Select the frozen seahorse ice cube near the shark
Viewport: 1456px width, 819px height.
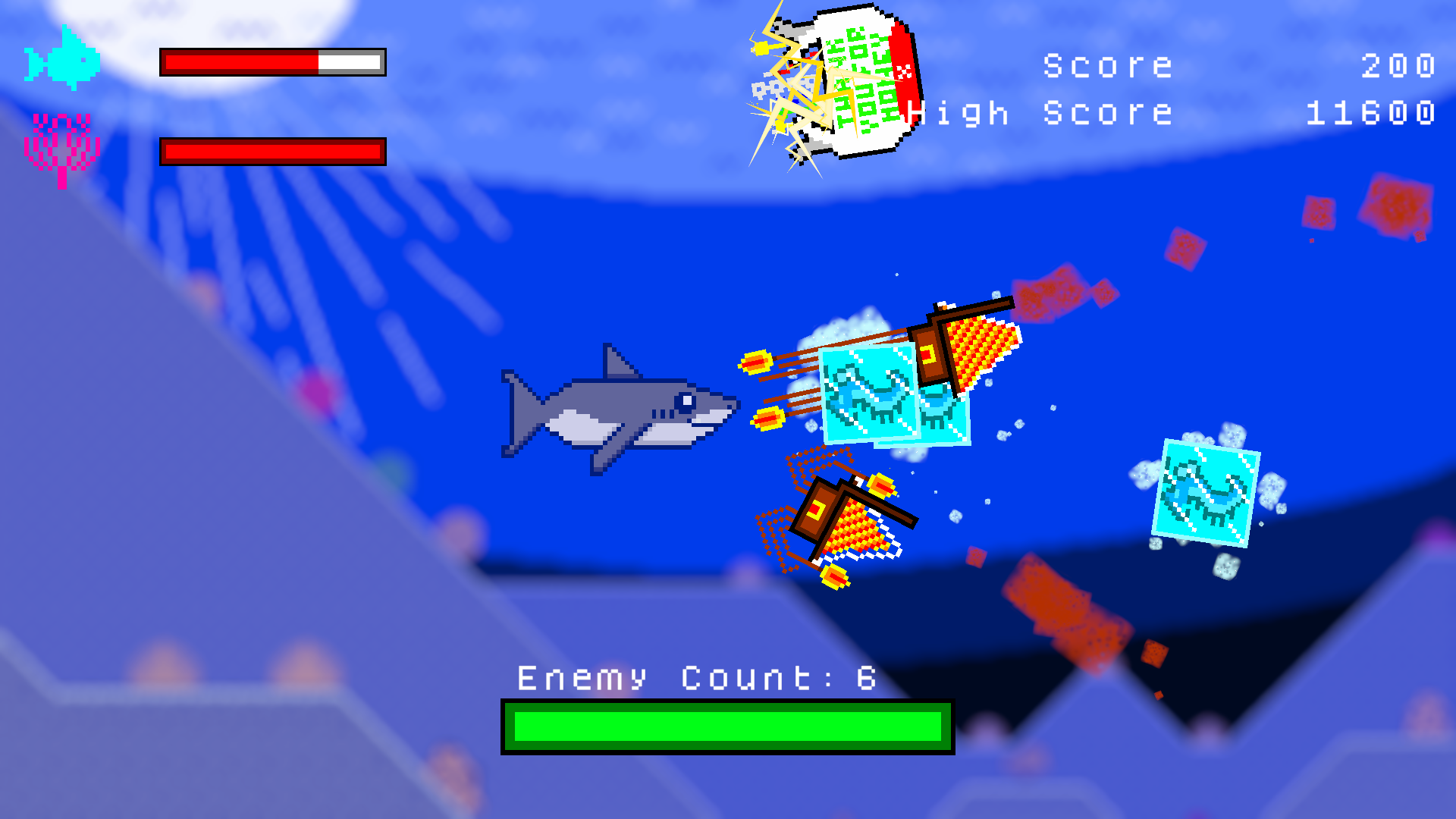pyautogui.click(x=868, y=394)
